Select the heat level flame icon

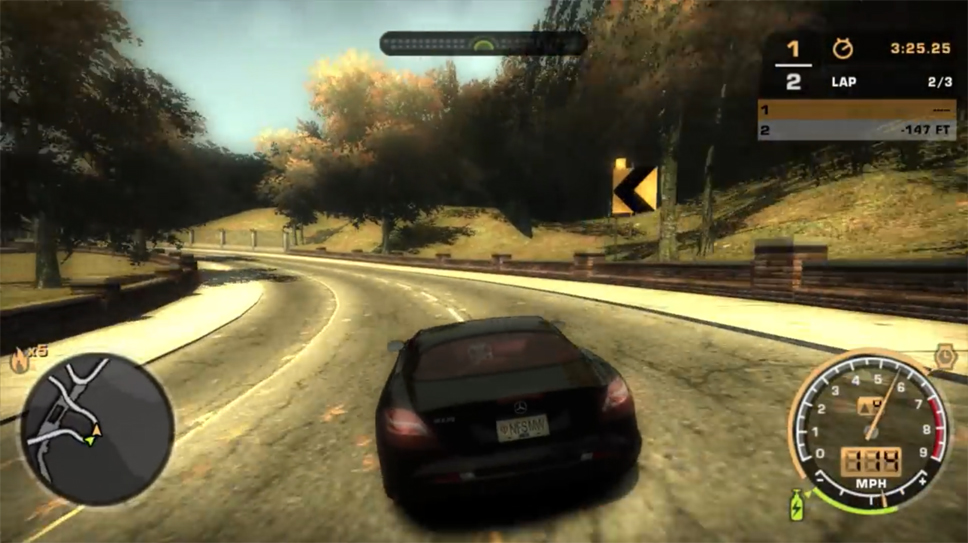point(18,359)
